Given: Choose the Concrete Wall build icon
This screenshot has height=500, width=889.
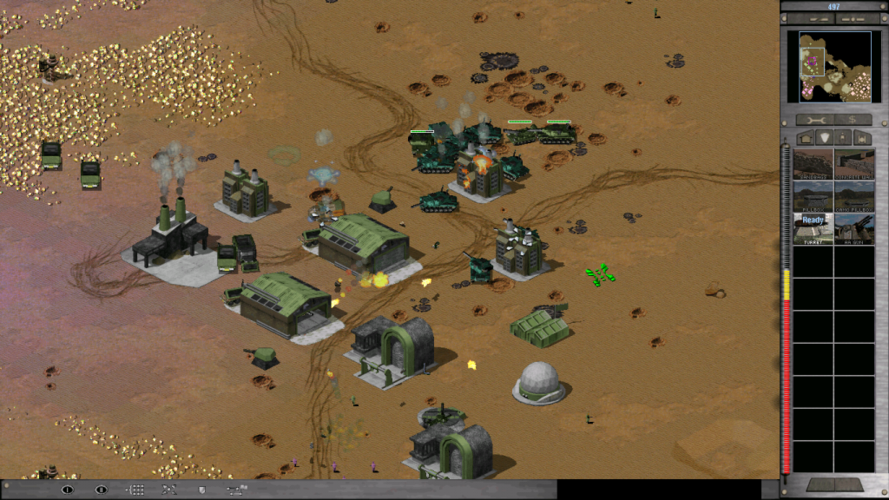Looking at the screenshot, I should [x=854, y=165].
